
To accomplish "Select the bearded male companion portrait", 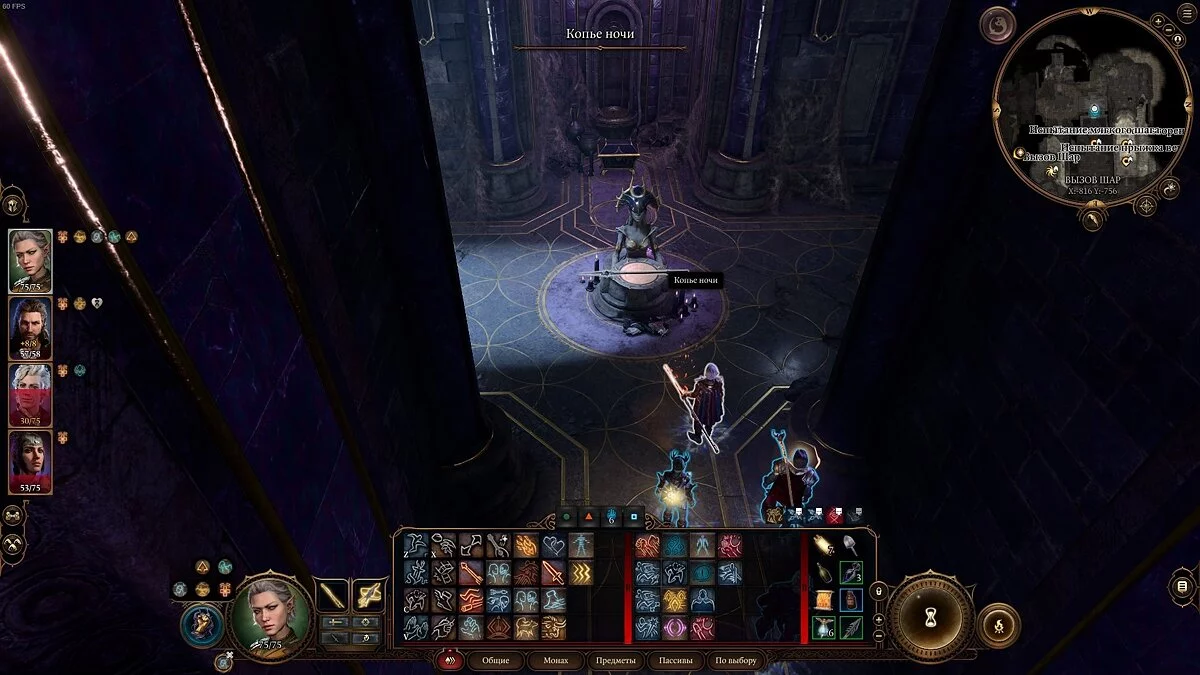I will coord(30,327).
